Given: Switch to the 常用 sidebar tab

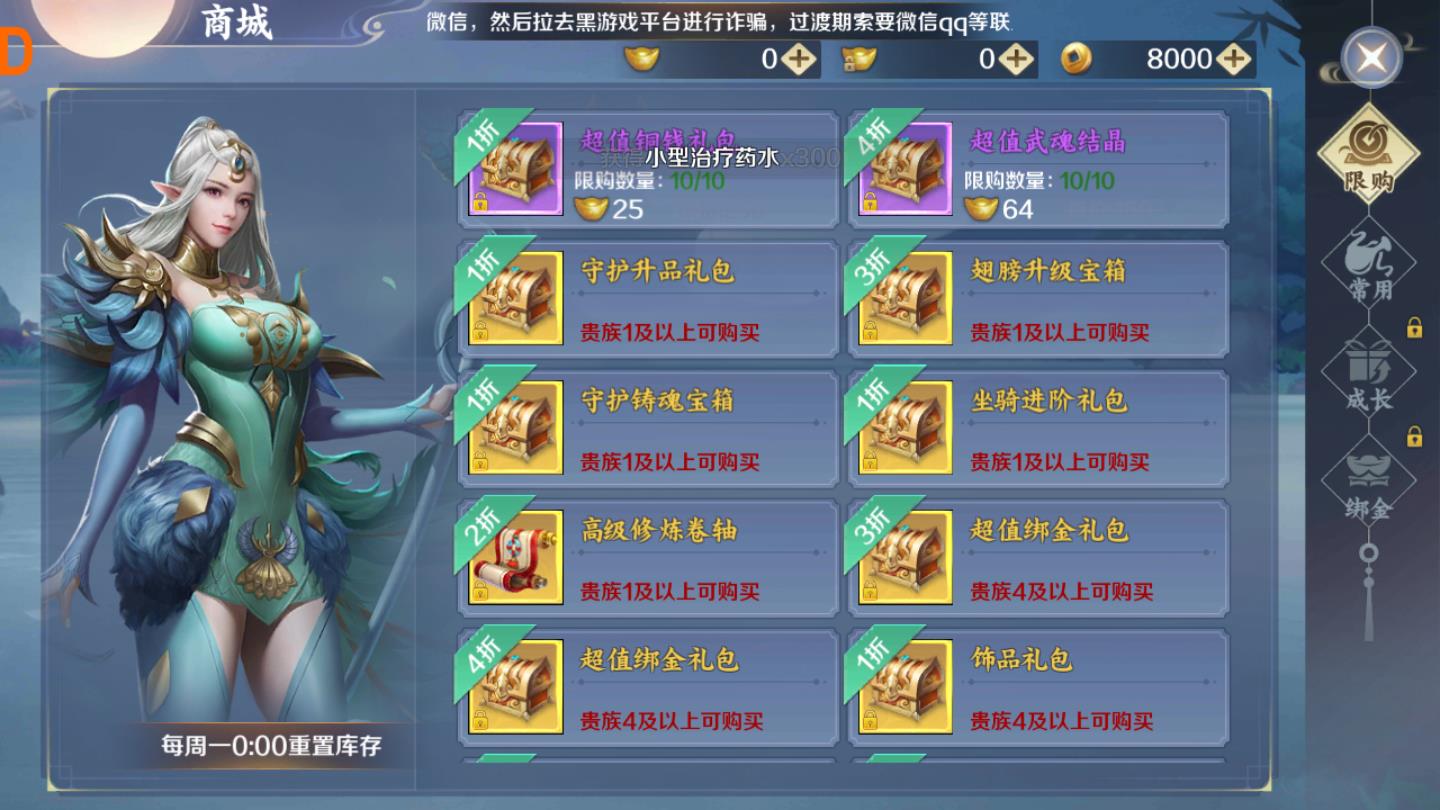Looking at the screenshot, I should coord(1371,265).
